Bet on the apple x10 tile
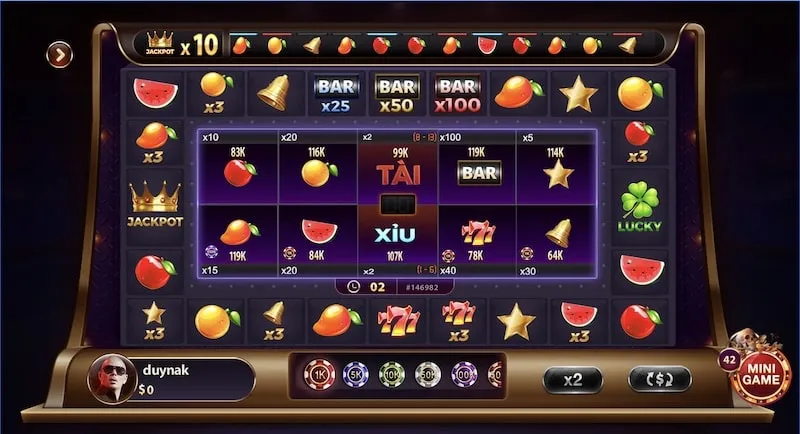 coord(237,166)
